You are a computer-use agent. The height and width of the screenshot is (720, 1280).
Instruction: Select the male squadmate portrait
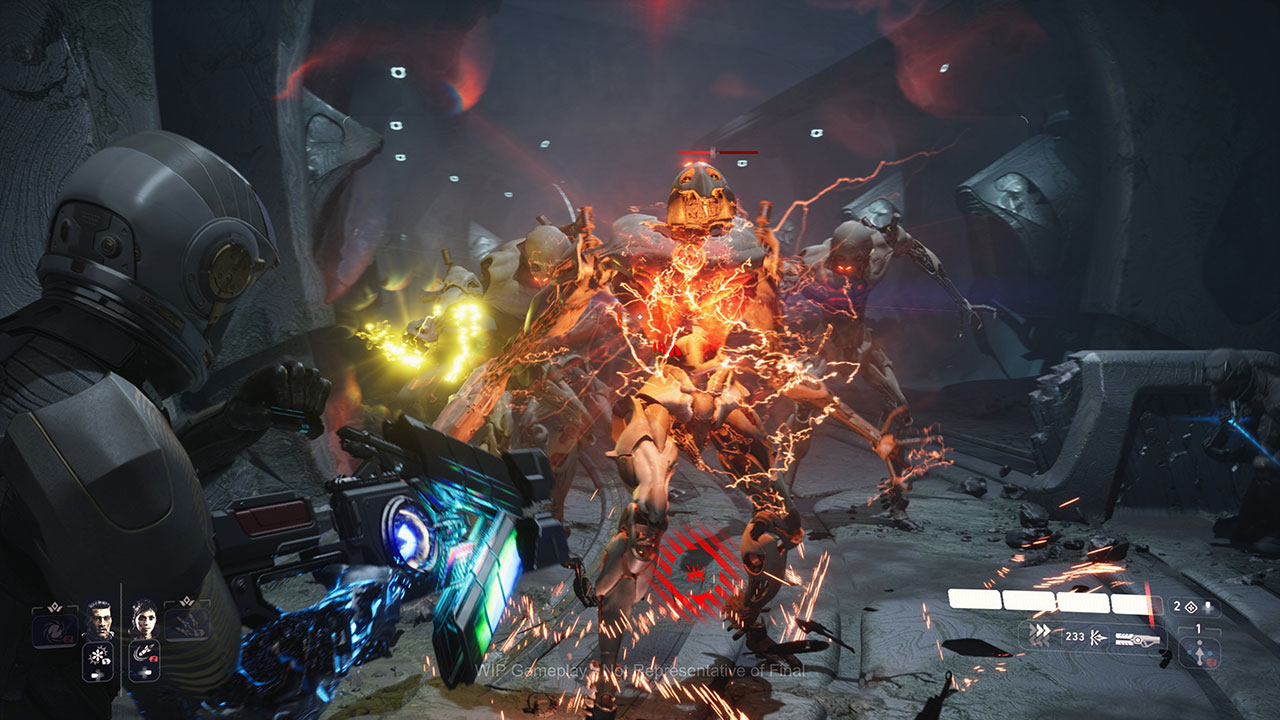[x=98, y=619]
